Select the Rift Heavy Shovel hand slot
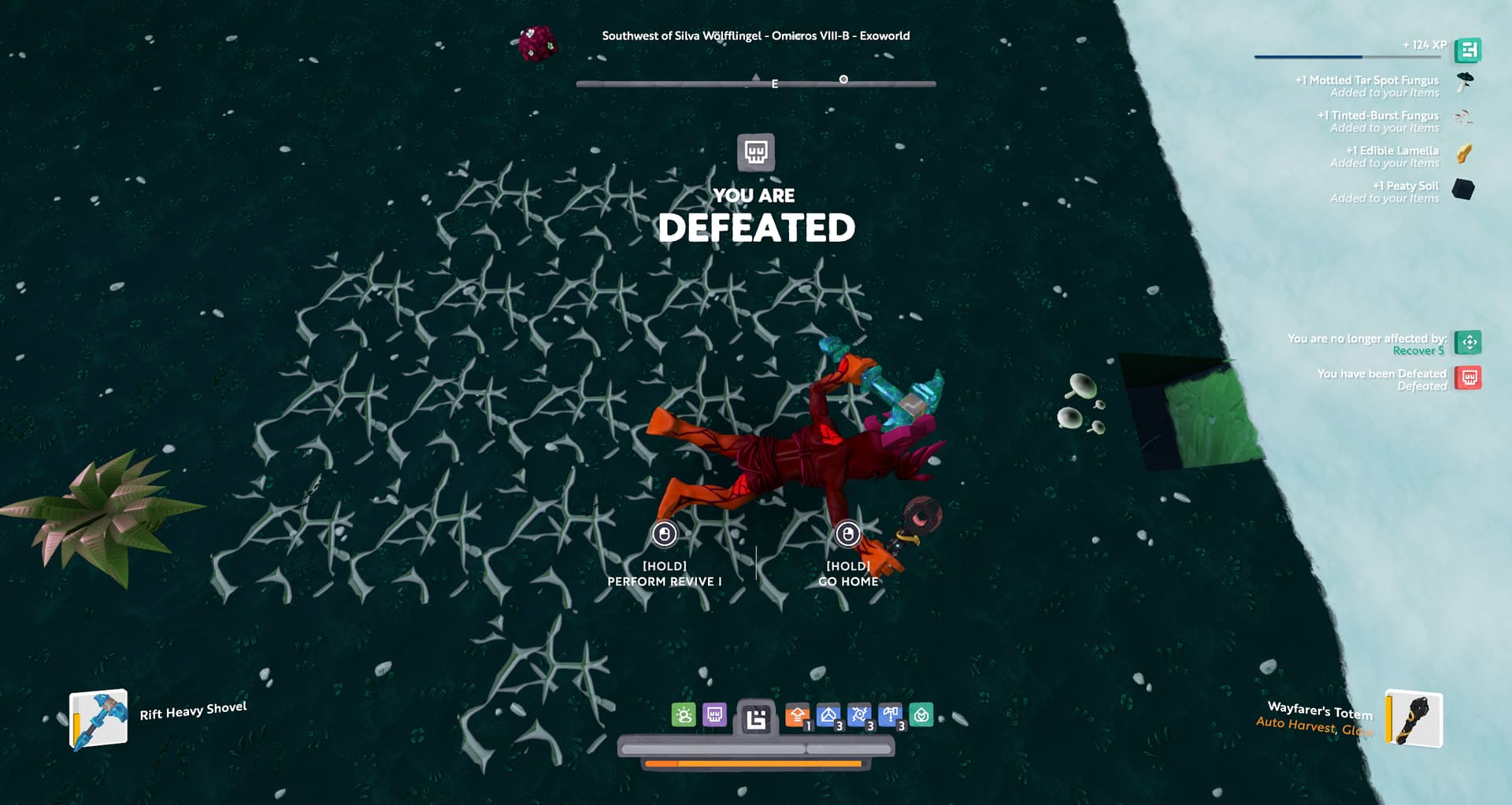The image size is (1512, 805). click(99, 718)
